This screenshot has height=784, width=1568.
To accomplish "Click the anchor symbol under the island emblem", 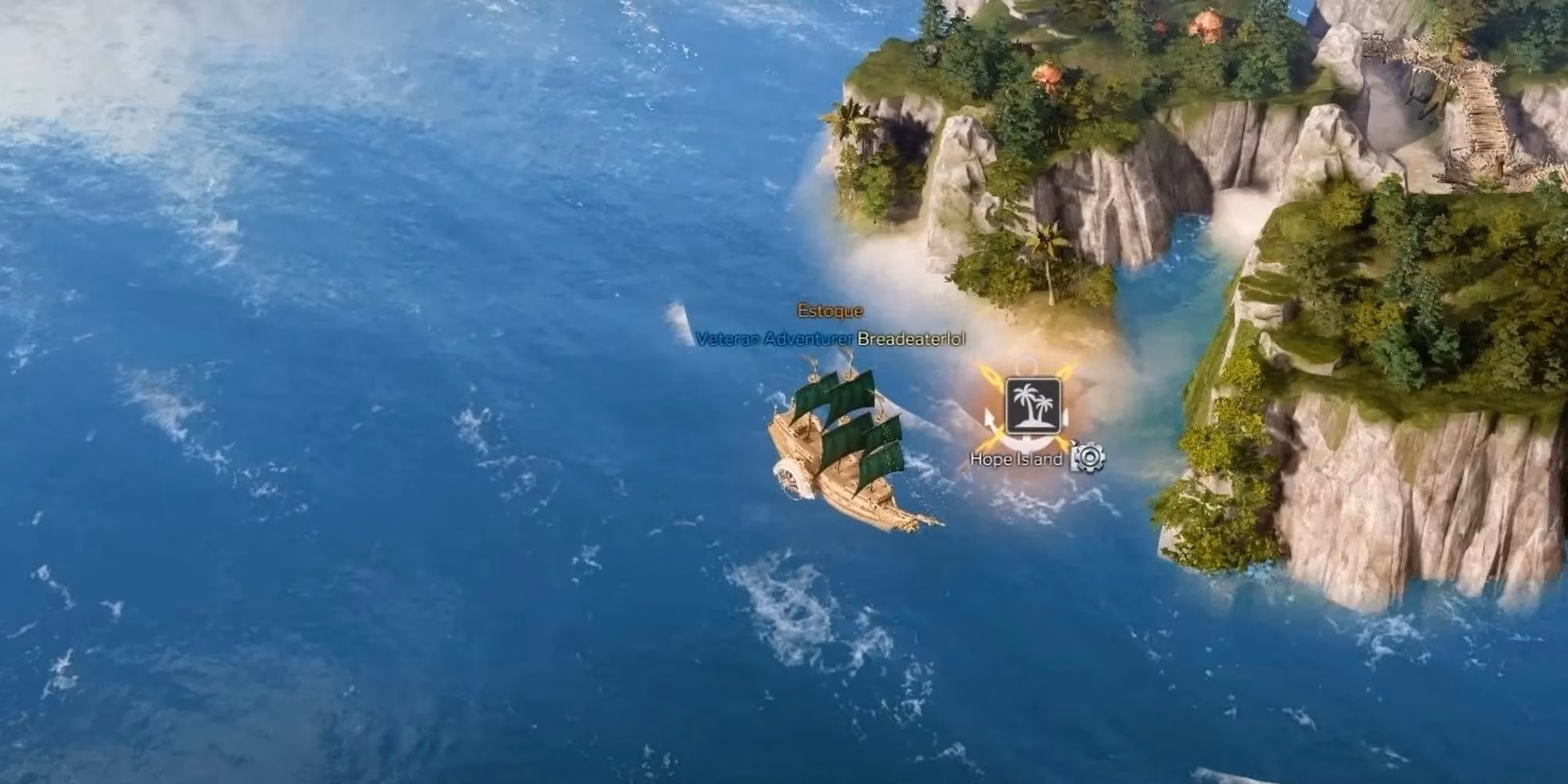I will [x=1029, y=443].
